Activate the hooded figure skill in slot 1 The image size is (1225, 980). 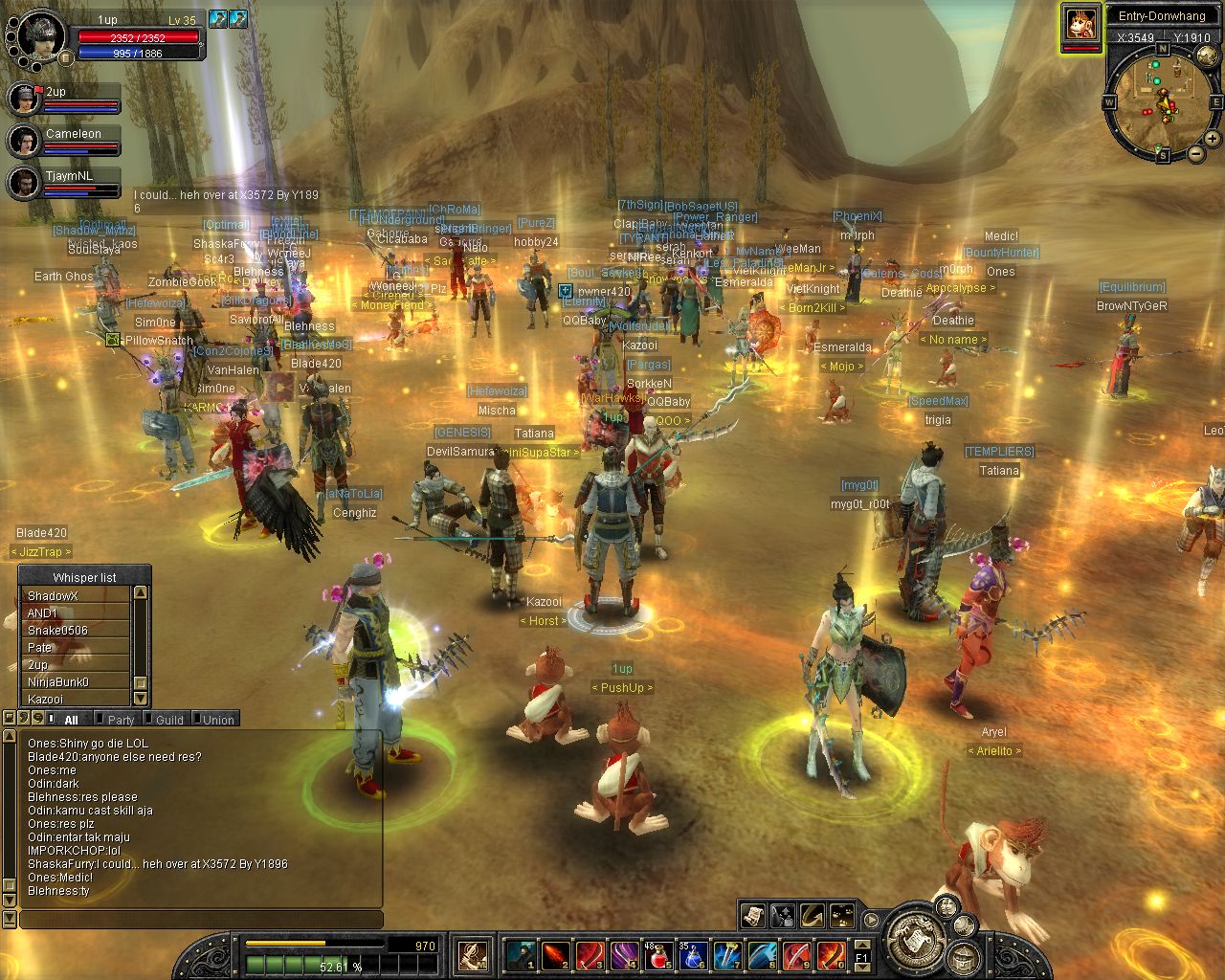(522, 955)
